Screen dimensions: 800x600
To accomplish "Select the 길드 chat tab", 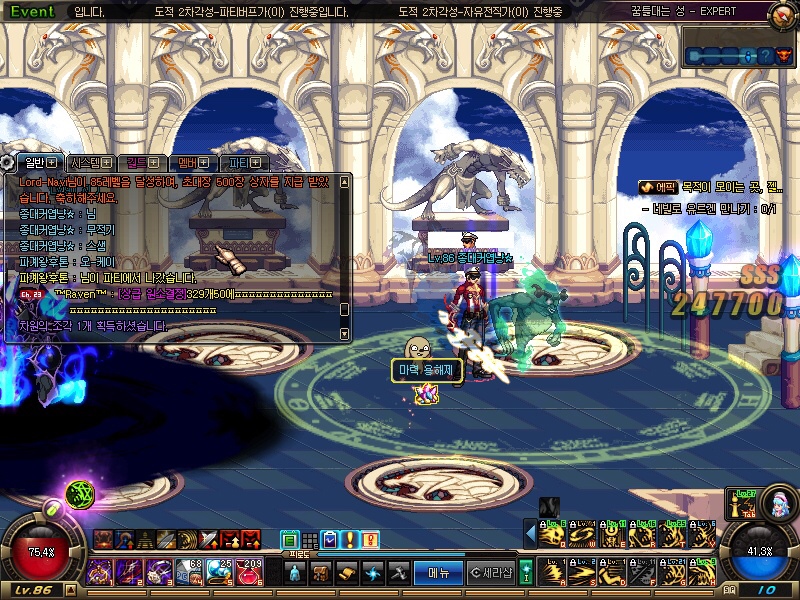I will coord(142,162).
